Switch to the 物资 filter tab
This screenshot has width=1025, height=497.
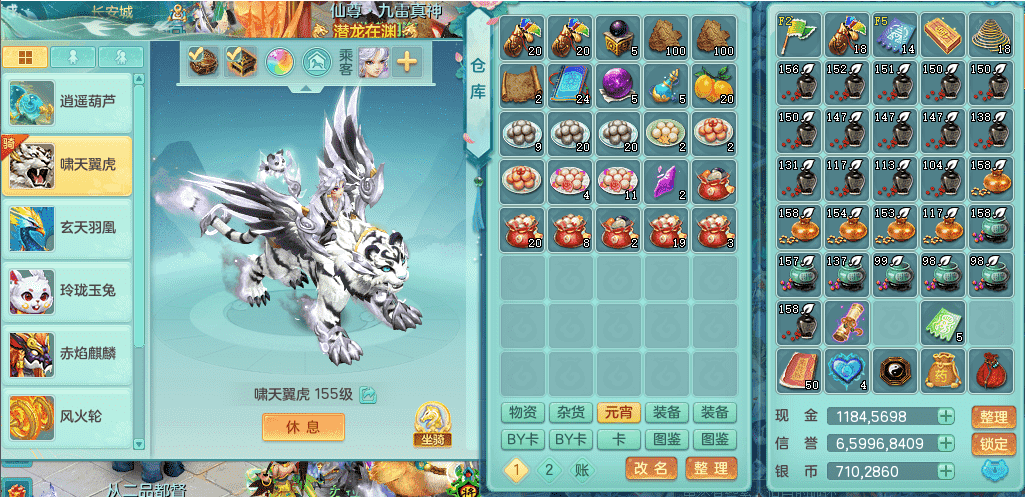[523, 413]
